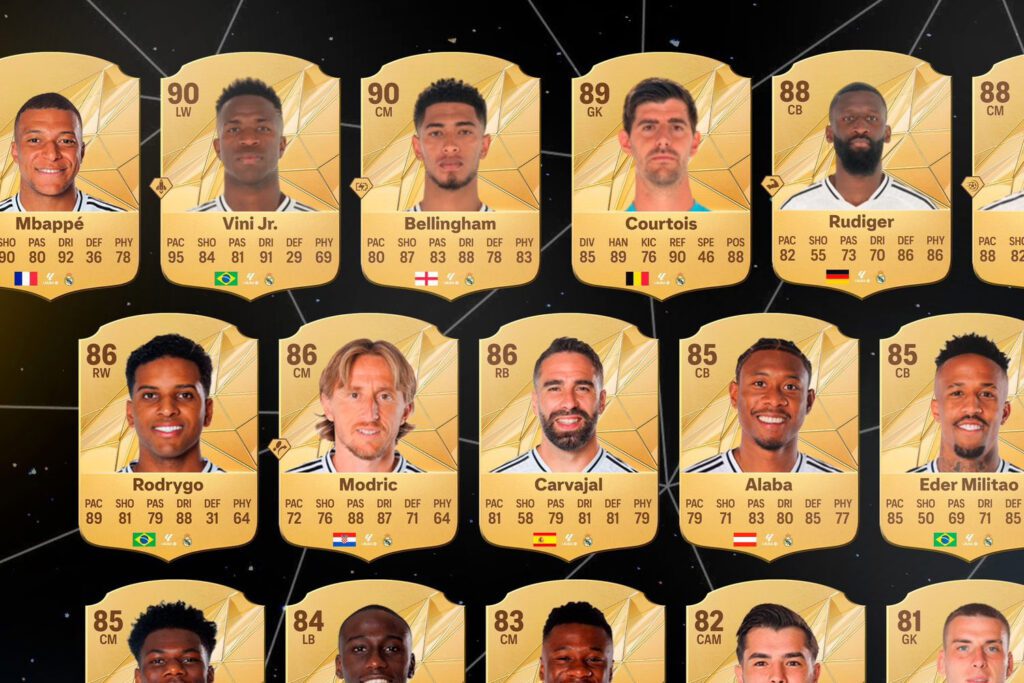Pick the Bellingham 90 CM card
The width and height of the screenshot is (1024, 683).
pyautogui.click(x=450, y=170)
